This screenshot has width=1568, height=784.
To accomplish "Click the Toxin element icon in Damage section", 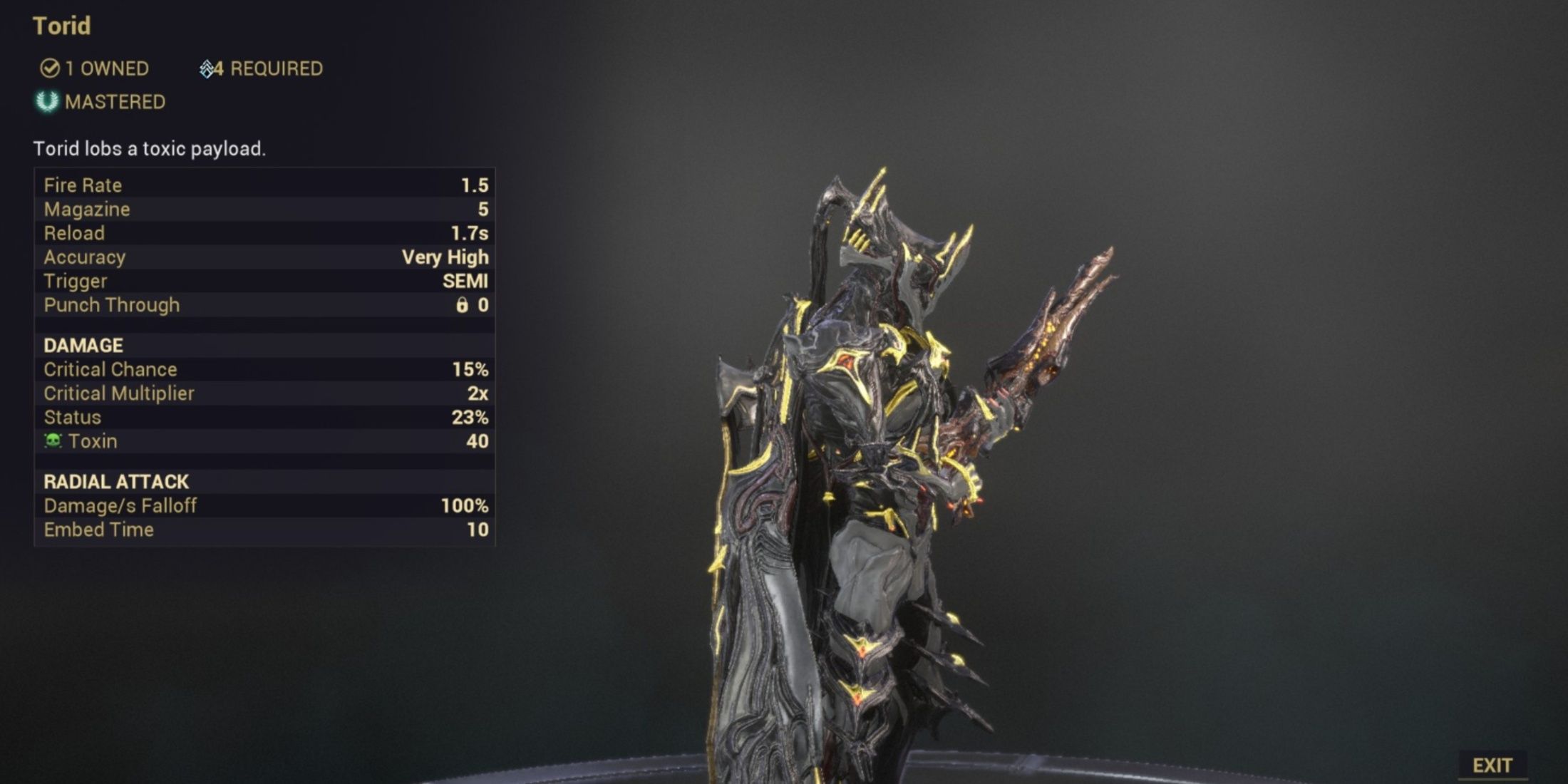I will 54,441.
